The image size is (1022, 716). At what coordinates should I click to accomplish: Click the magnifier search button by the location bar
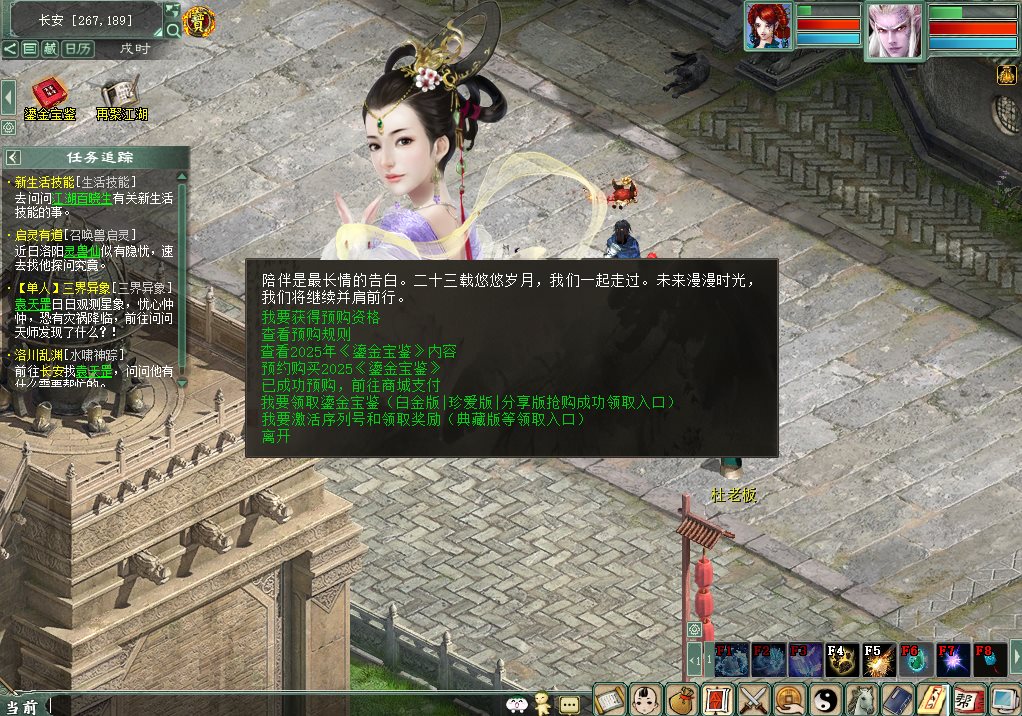click(x=173, y=31)
